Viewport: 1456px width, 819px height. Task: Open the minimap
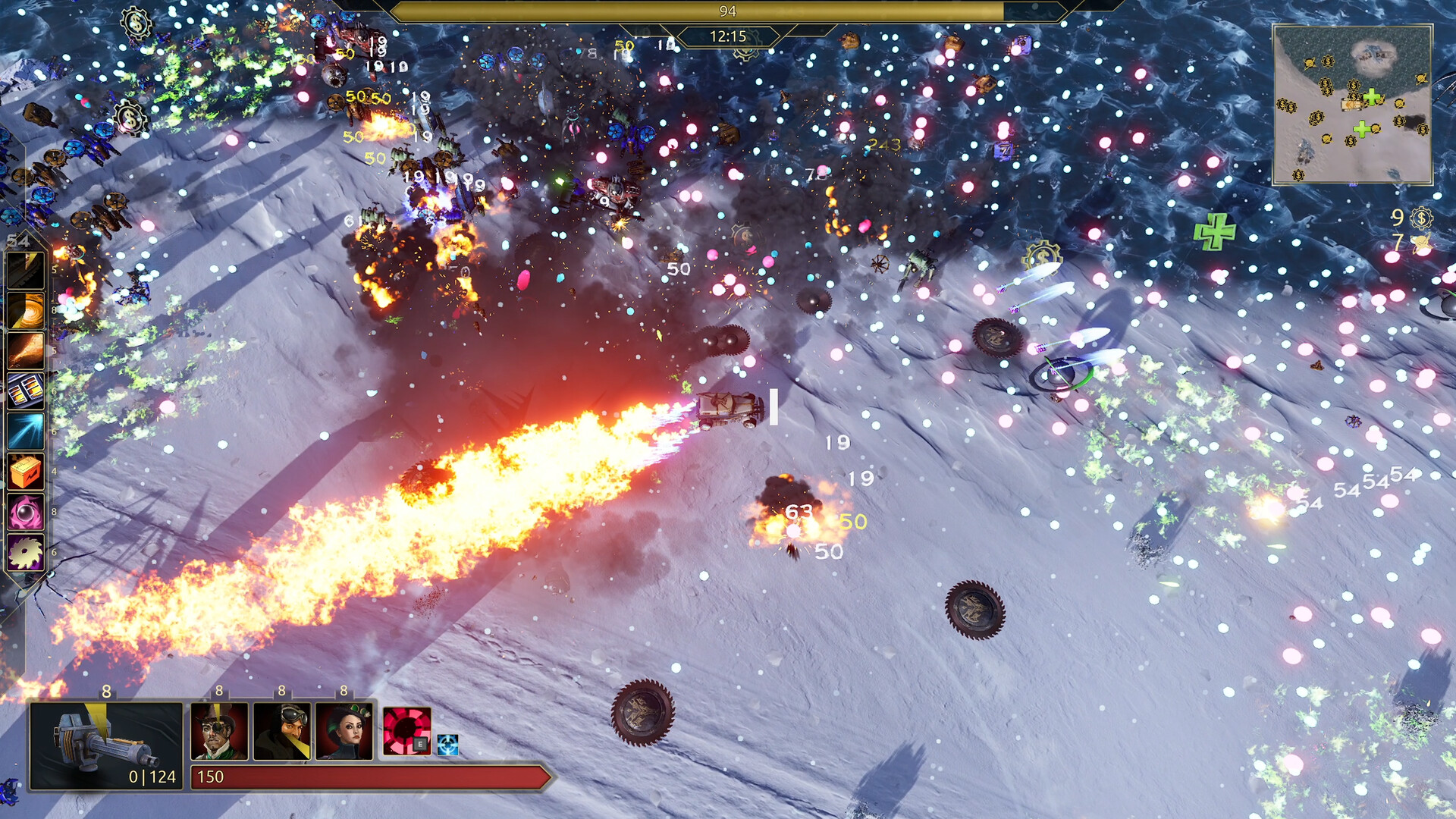tap(1352, 105)
